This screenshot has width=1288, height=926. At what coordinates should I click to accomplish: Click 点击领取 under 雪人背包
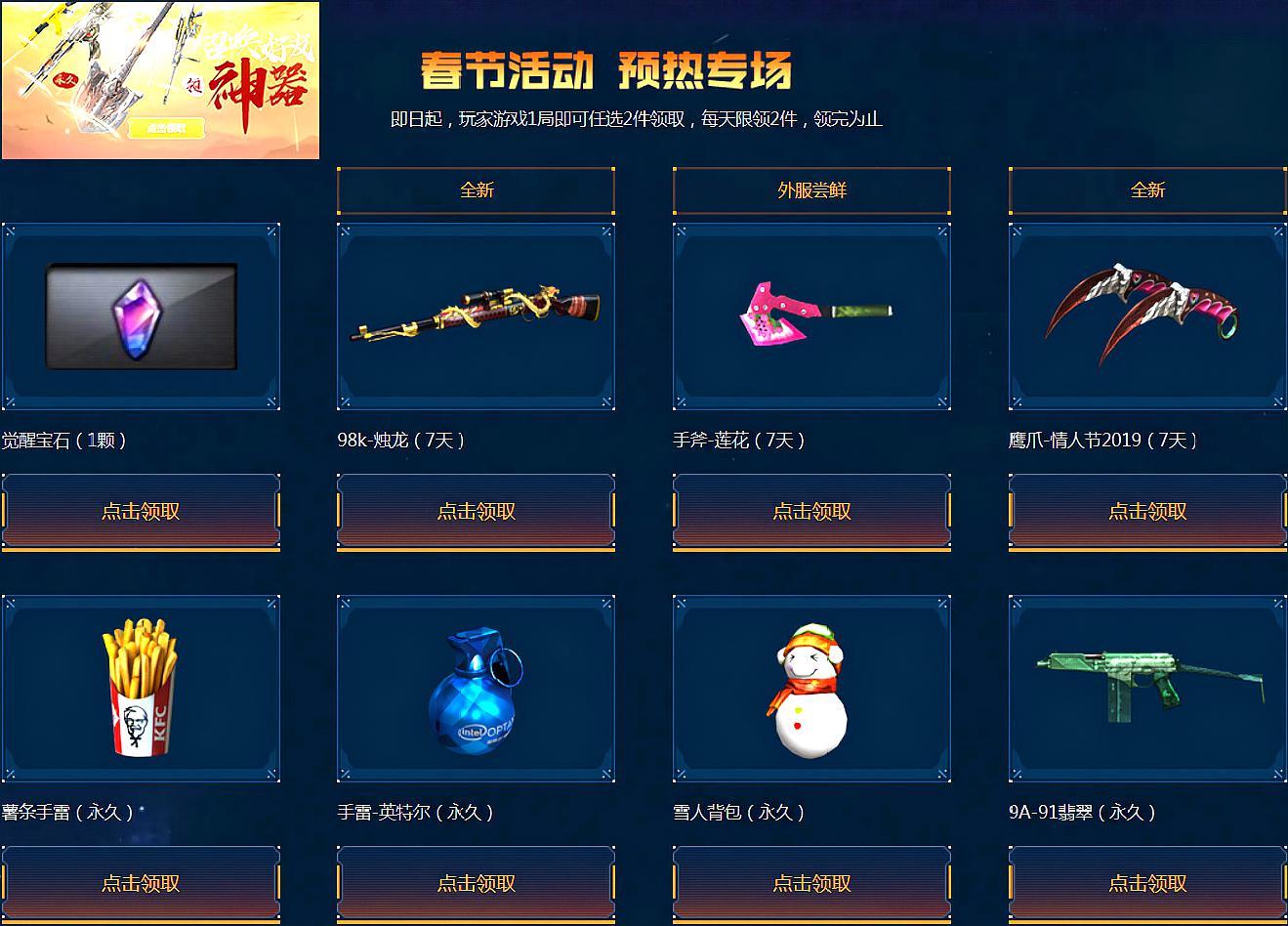click(810, 881)
